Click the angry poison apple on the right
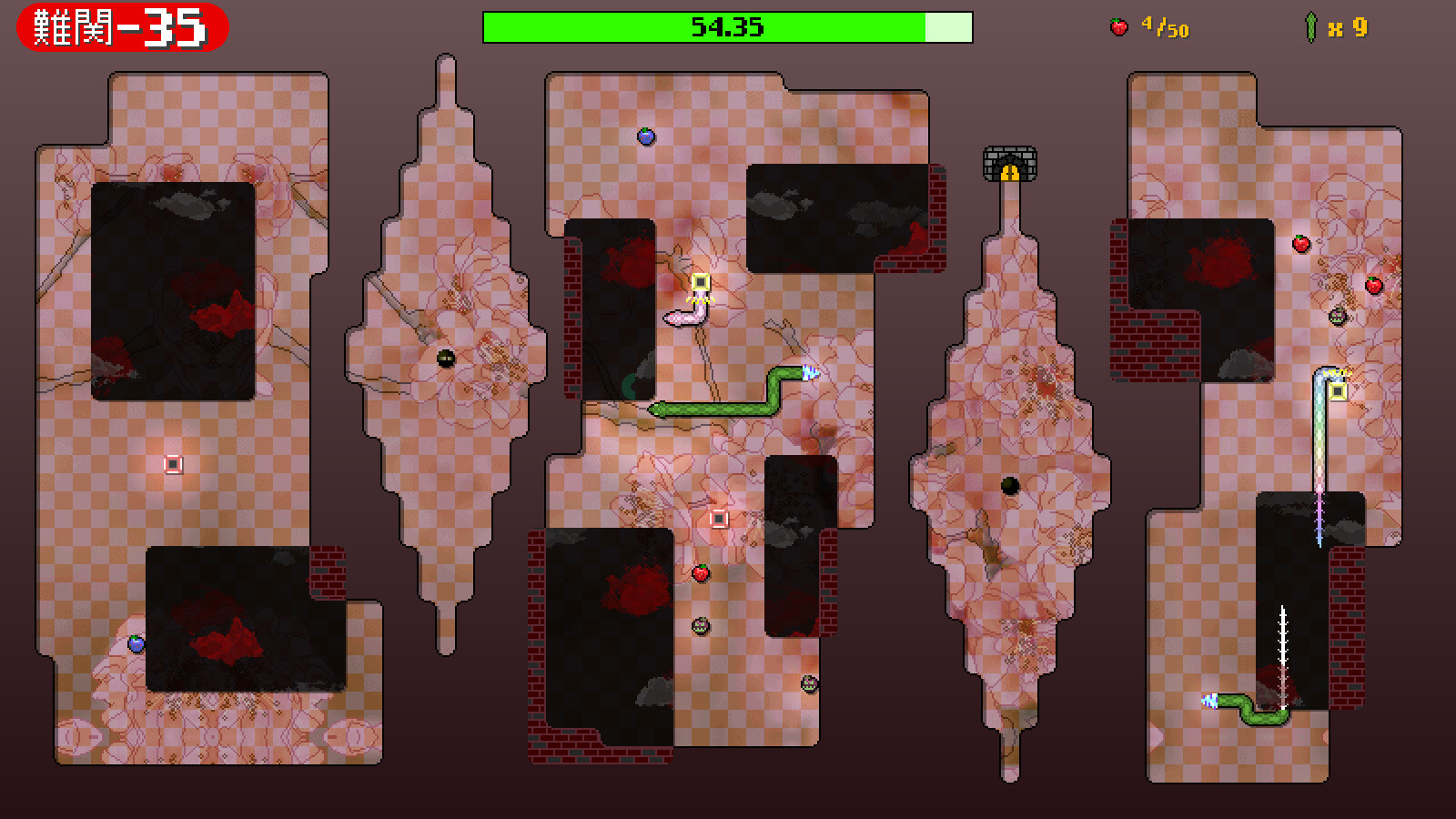Screen dimensions: 1456x819 (x=1337, y=316)
